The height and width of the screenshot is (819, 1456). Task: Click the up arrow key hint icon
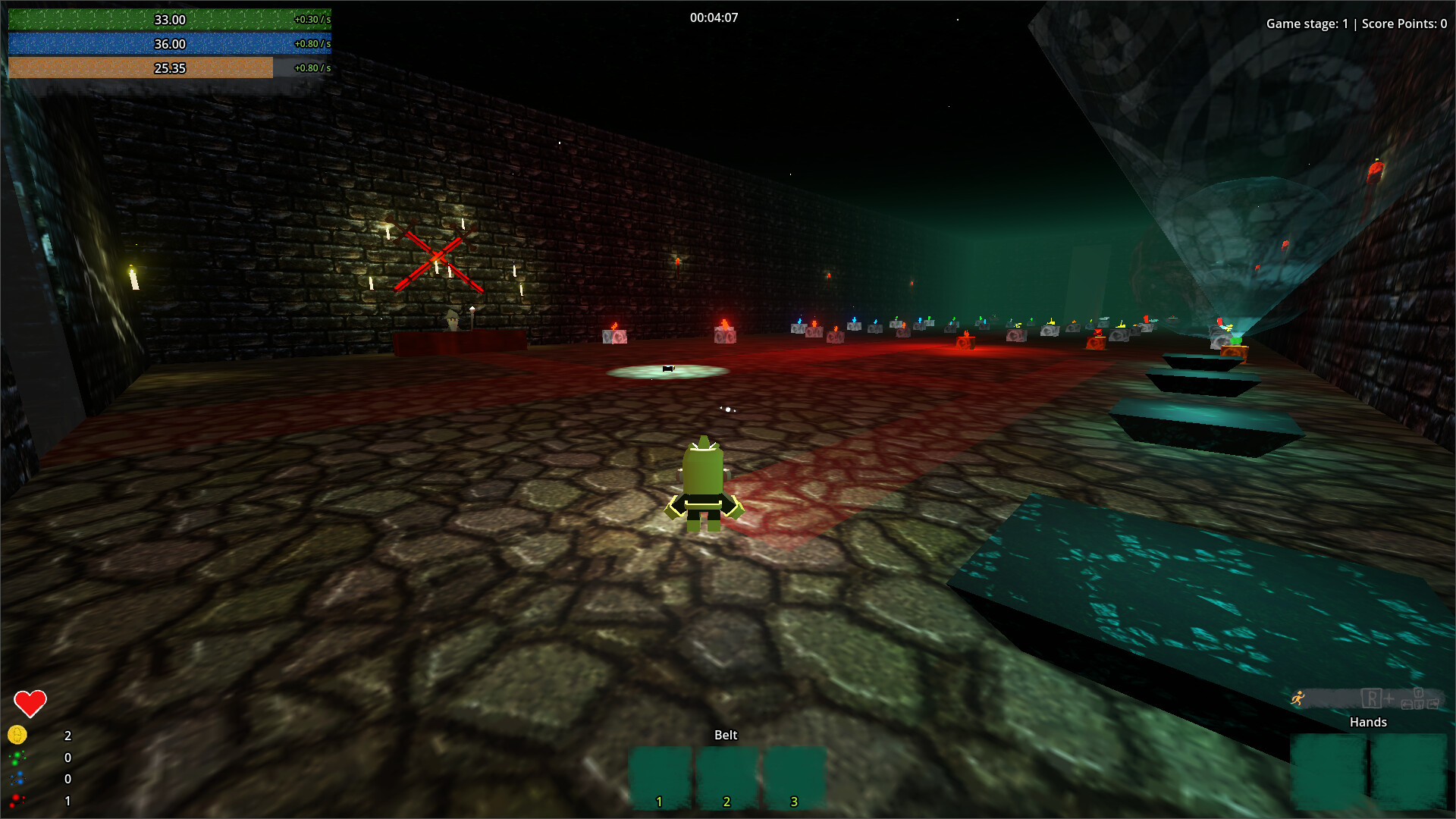[x=1419, y=692]
